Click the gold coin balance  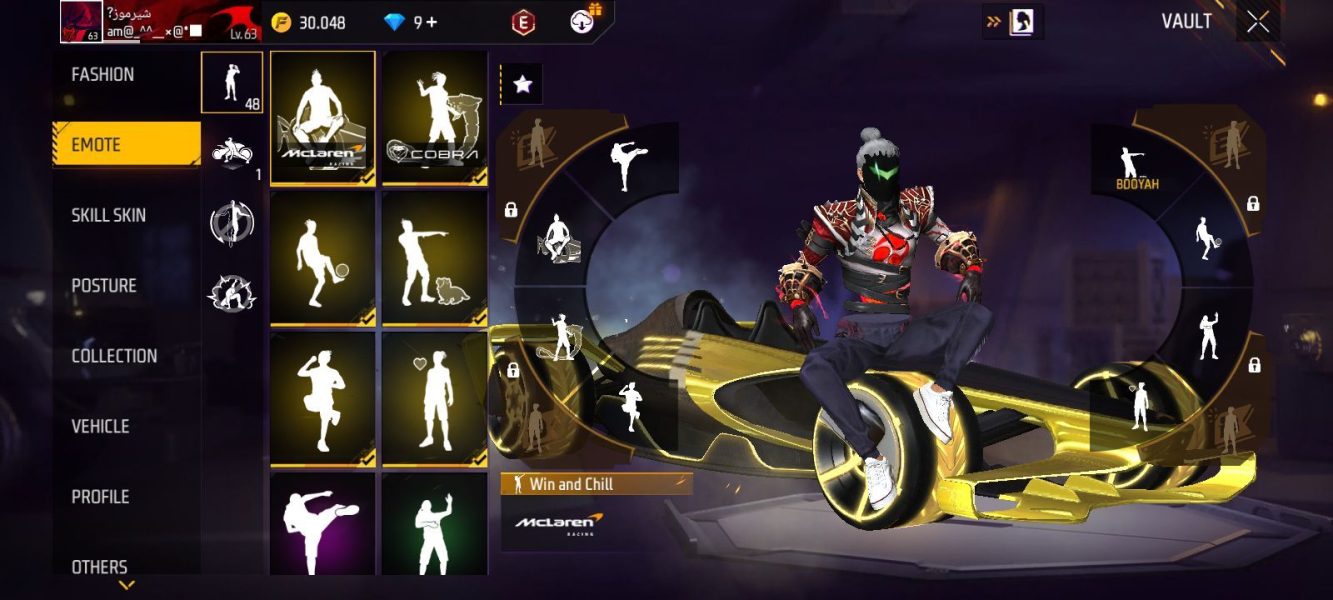309,22
